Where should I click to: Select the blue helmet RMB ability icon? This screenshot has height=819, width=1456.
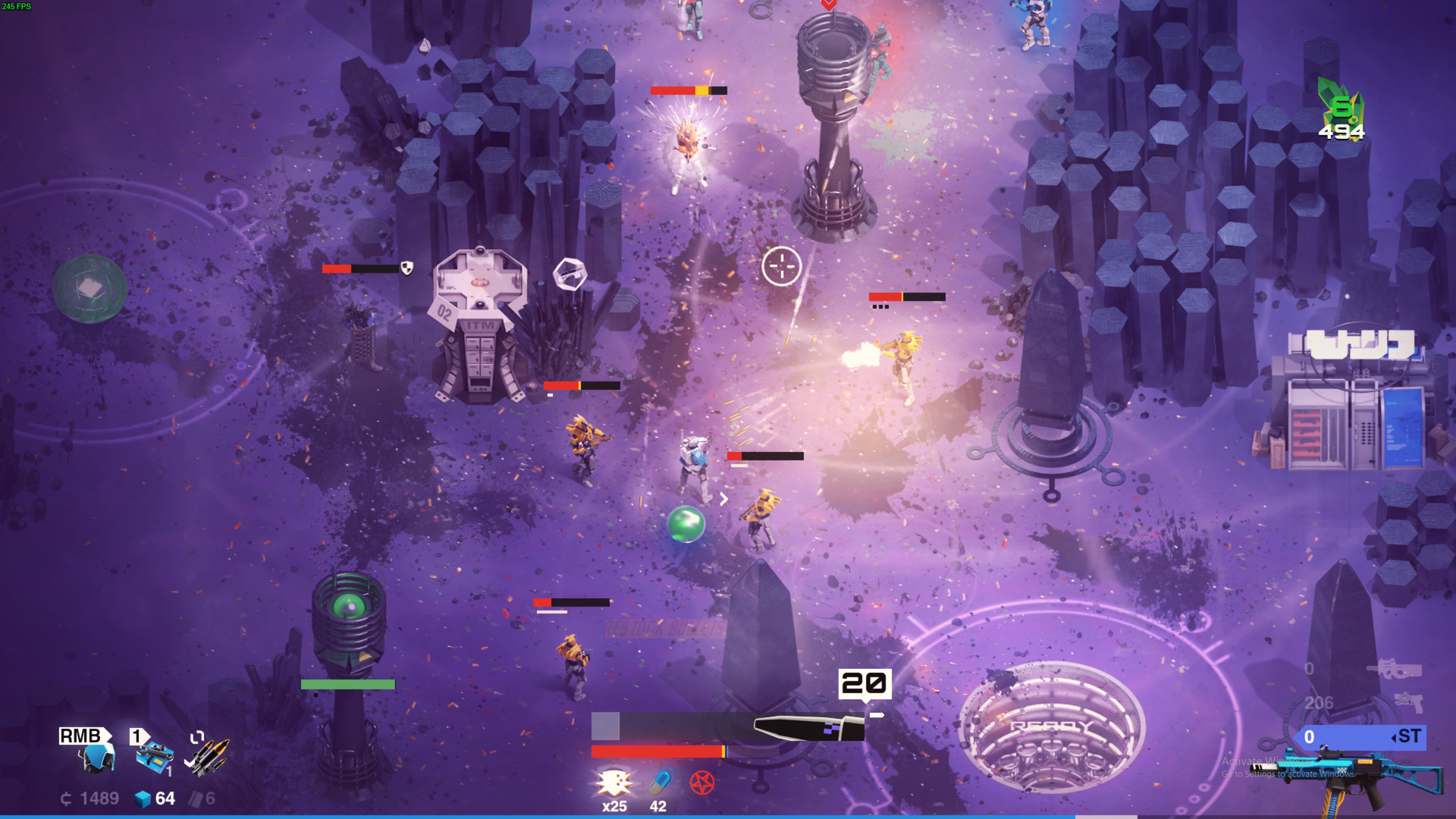[x=95, y=758]
